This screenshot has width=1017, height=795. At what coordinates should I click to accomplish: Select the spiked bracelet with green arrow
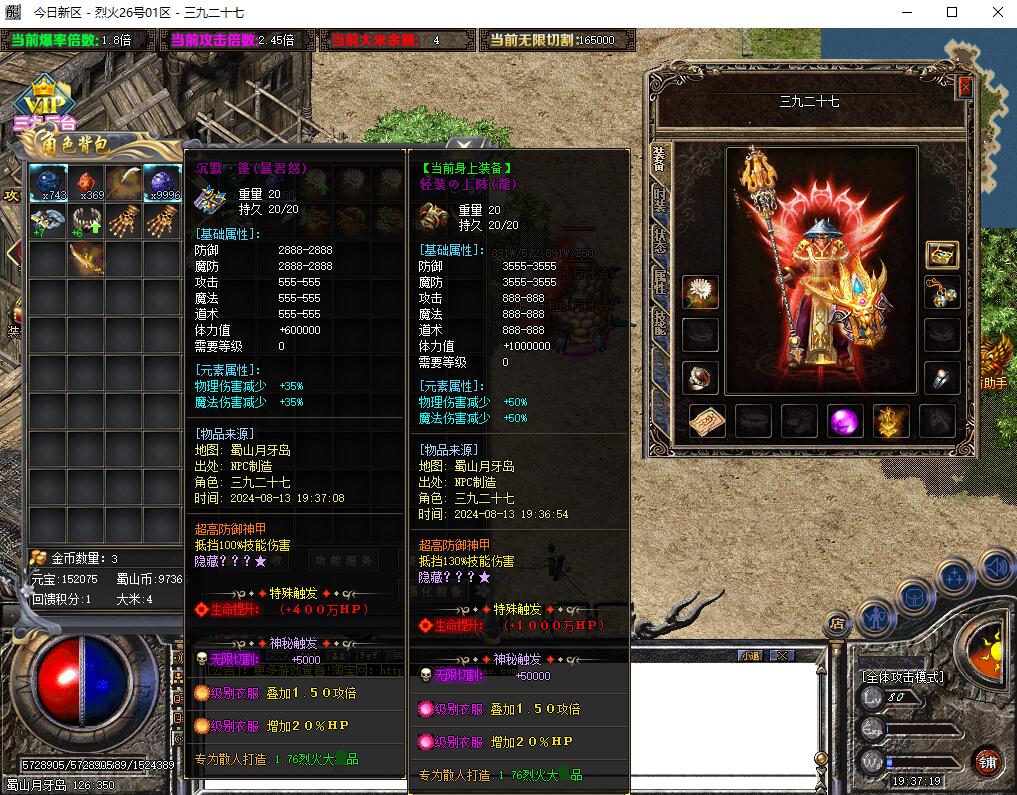[x=86, y=221]
